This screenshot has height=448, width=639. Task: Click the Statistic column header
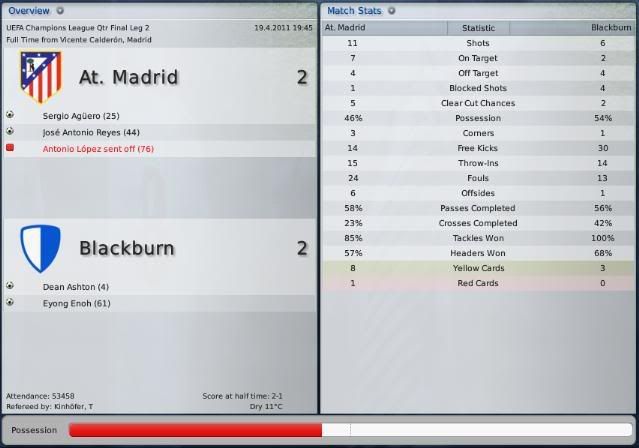(x=478, y=28)
